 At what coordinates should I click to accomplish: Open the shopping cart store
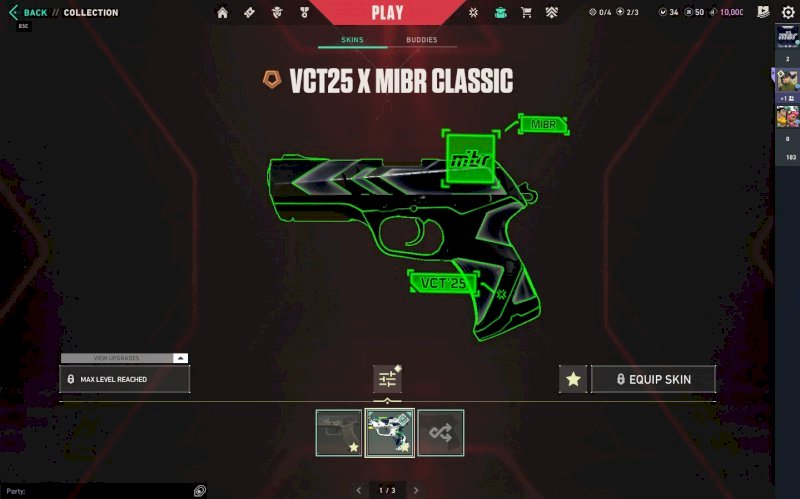coord(526,13)
